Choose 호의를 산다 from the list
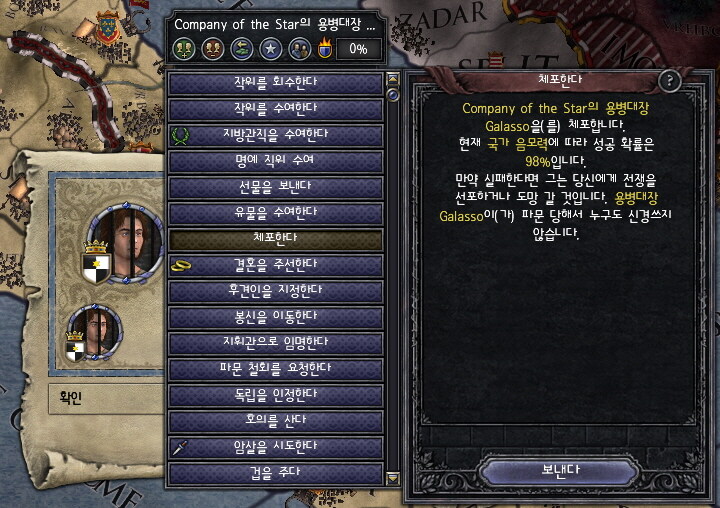Viewport: 720px width, 508px height. pos(276,421)
